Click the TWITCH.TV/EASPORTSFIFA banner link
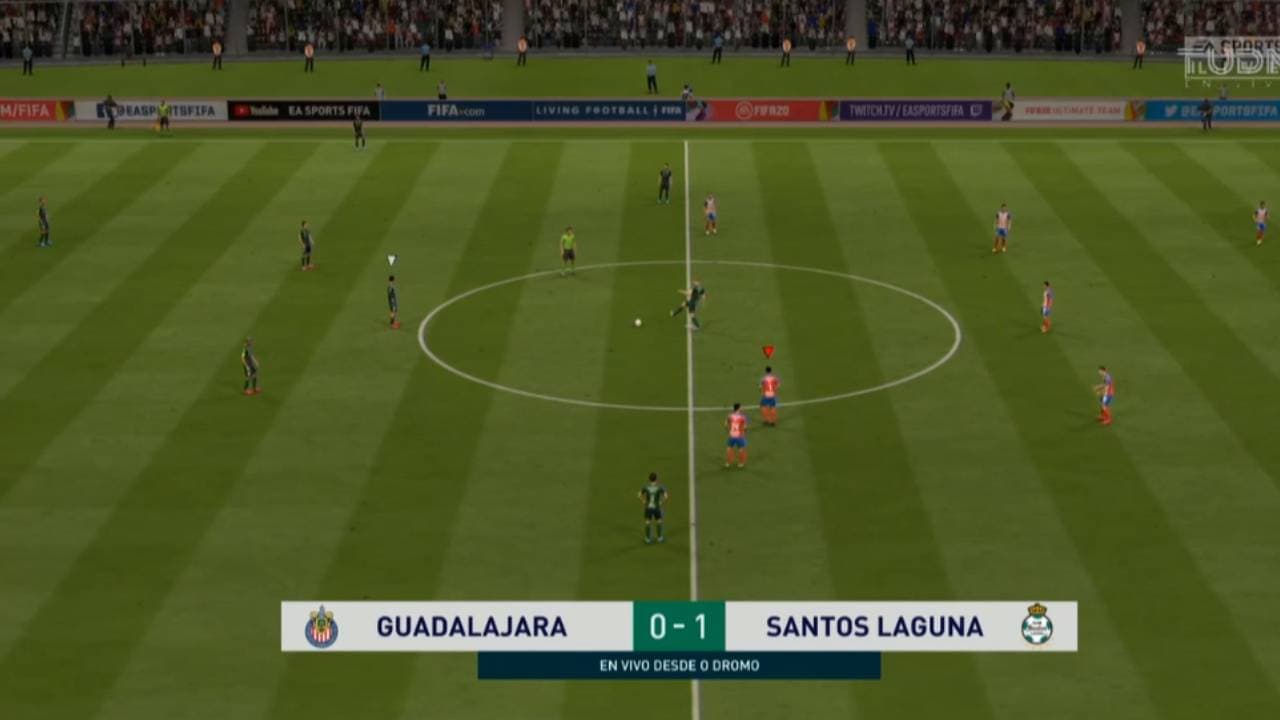The width and height of the screenshot is (1280, 720). click(905, 110)
